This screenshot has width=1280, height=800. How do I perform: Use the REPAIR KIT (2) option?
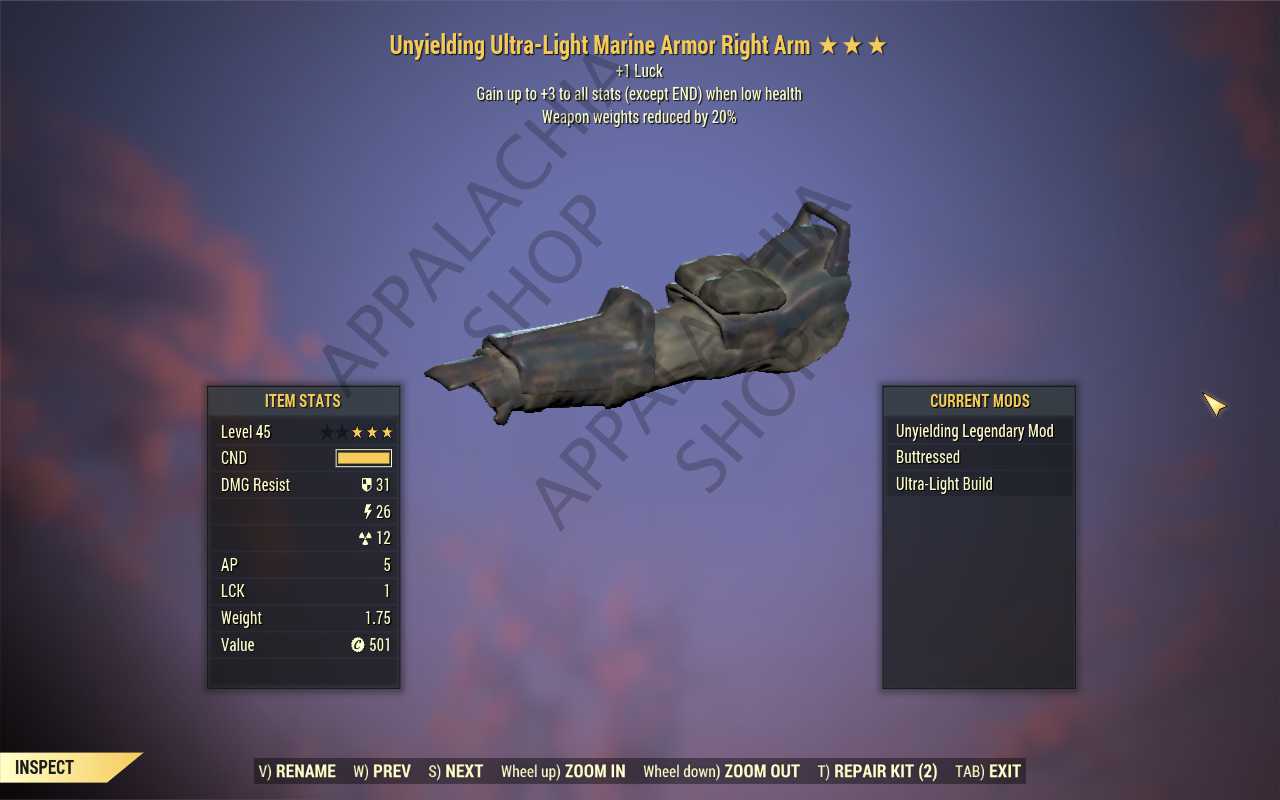[x=877, y=771]
